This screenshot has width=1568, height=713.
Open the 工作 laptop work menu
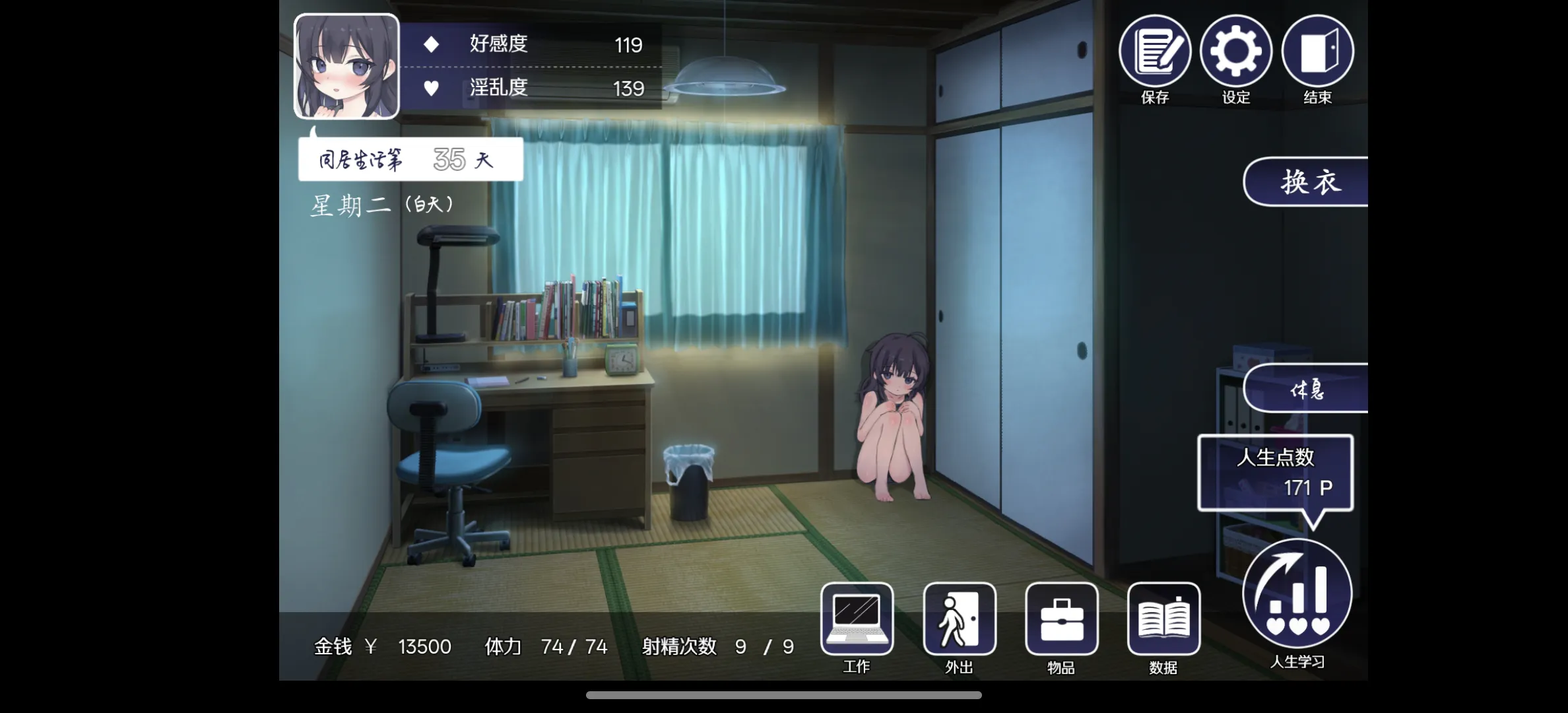coord(857,619)
